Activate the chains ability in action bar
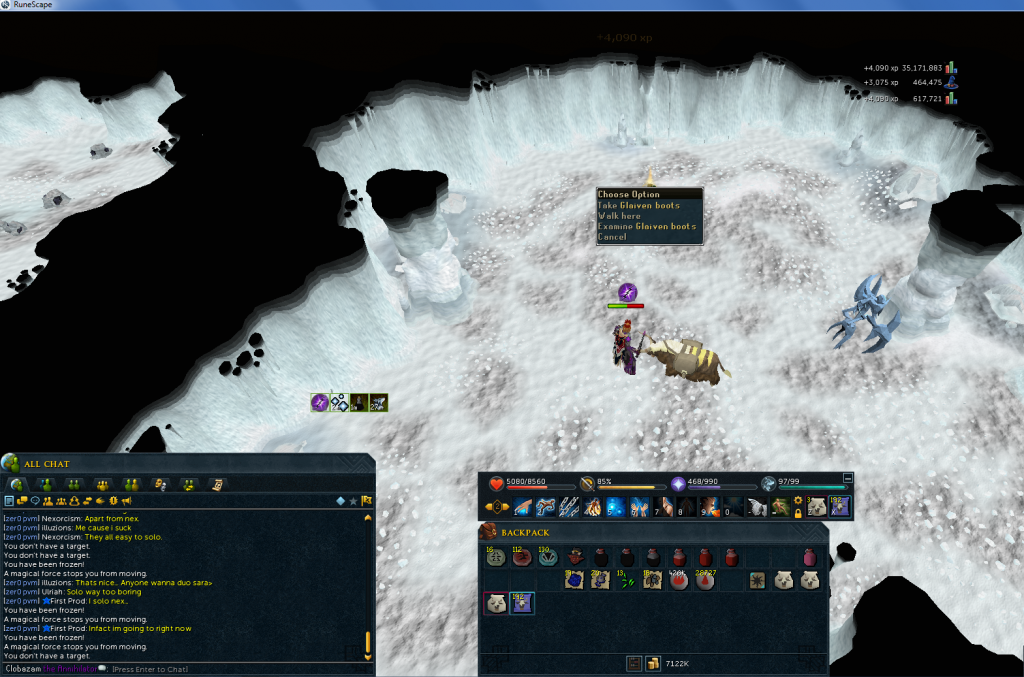 click(x=569, y=507)
